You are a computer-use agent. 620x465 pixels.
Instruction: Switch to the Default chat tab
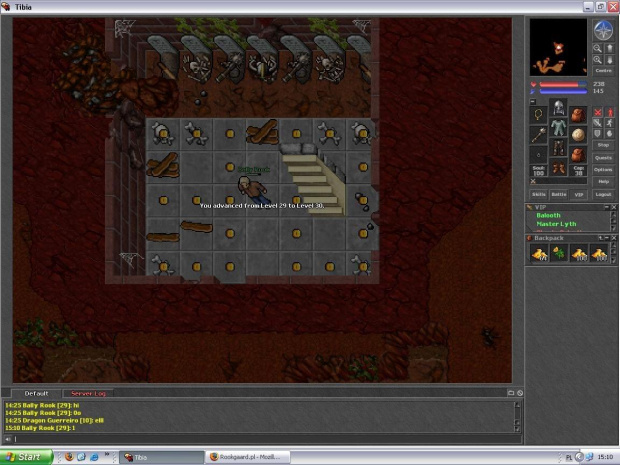coord(36,393)
